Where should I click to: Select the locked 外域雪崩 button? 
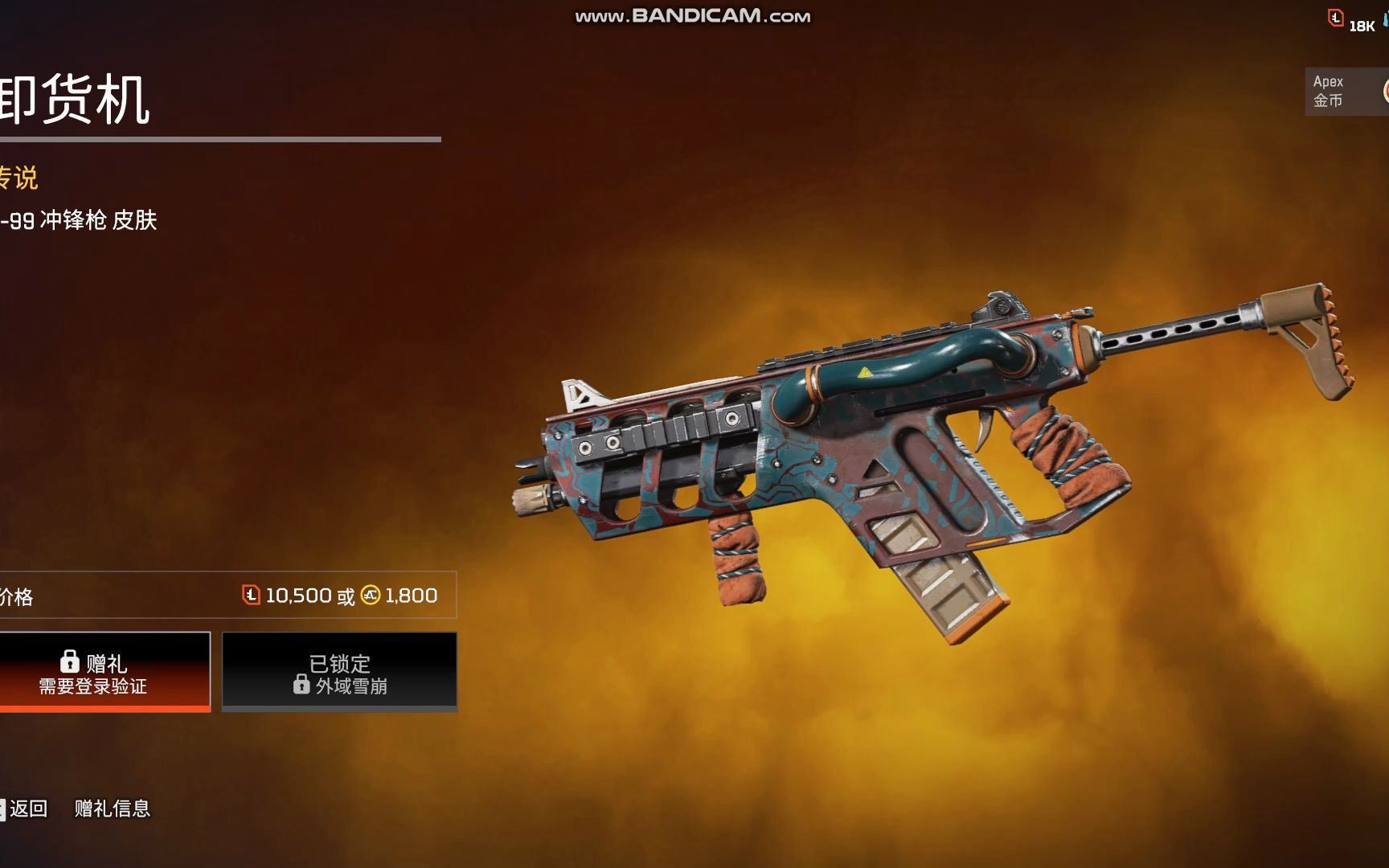[x=339, y=672]
